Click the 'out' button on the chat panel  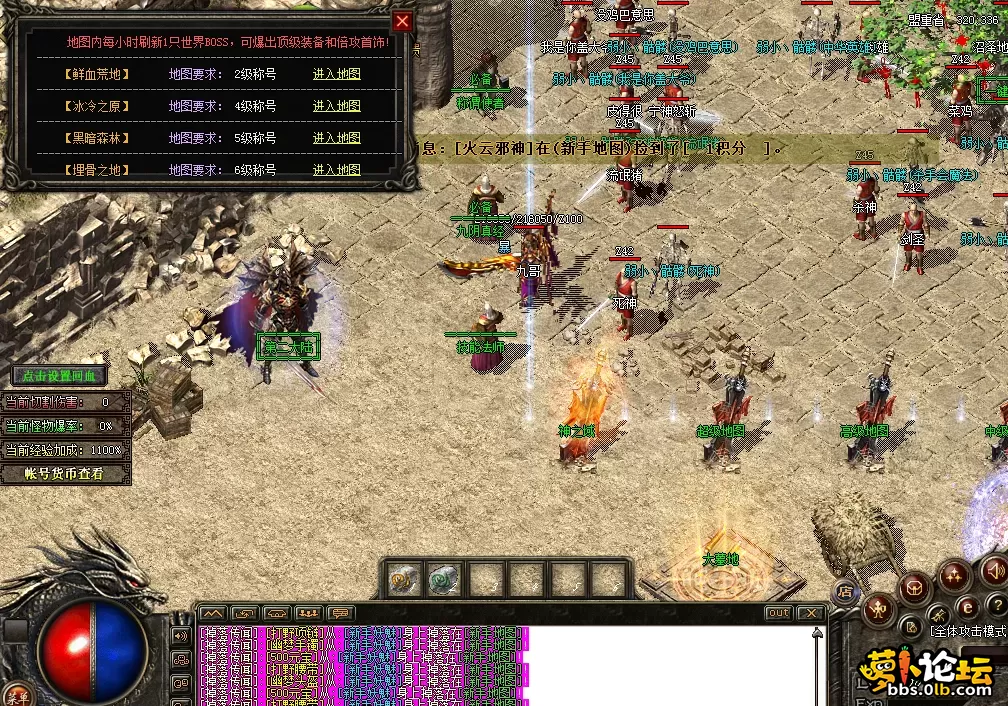click(x=778, y=613)
